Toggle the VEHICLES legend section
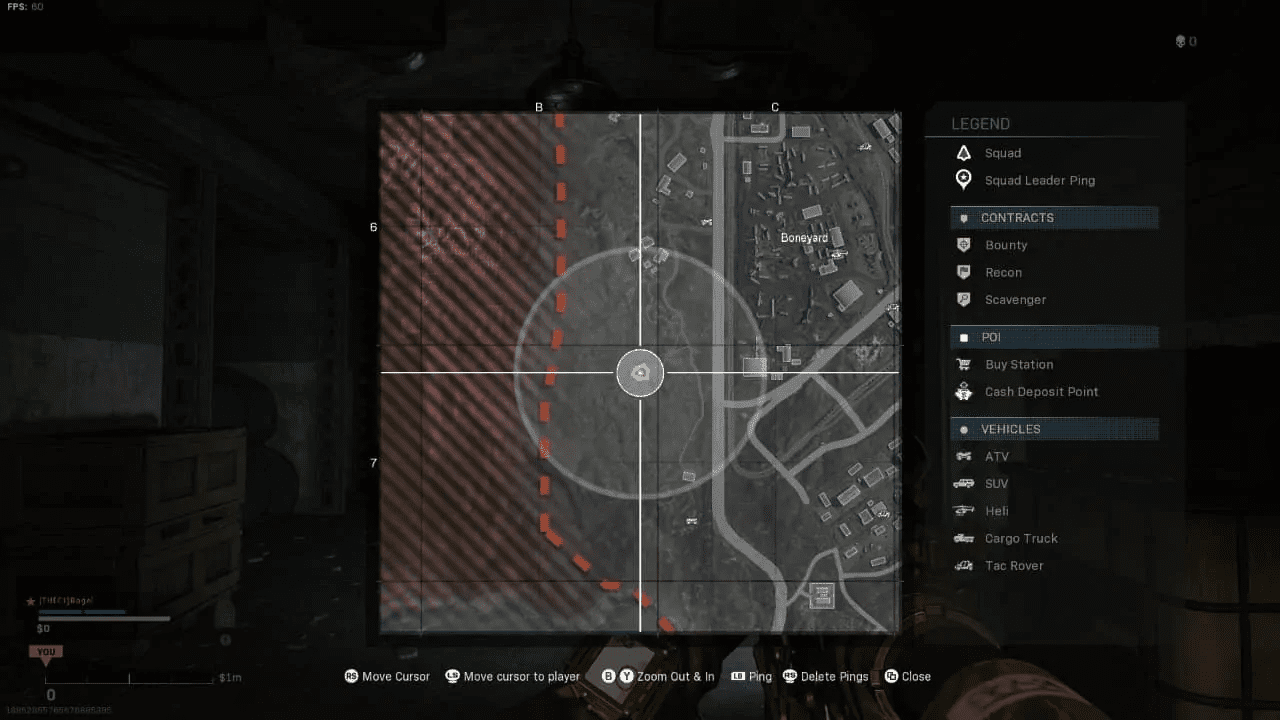Image resolution: width=1280 pixels, height=720 pixels. point(1010,428)
